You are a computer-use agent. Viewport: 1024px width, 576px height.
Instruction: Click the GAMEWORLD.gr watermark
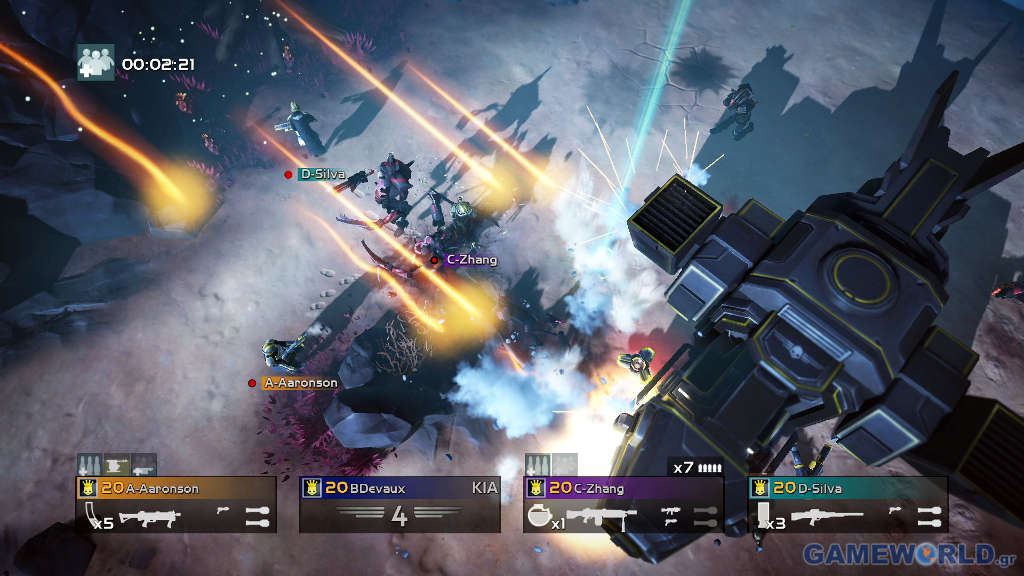[910, 553]
